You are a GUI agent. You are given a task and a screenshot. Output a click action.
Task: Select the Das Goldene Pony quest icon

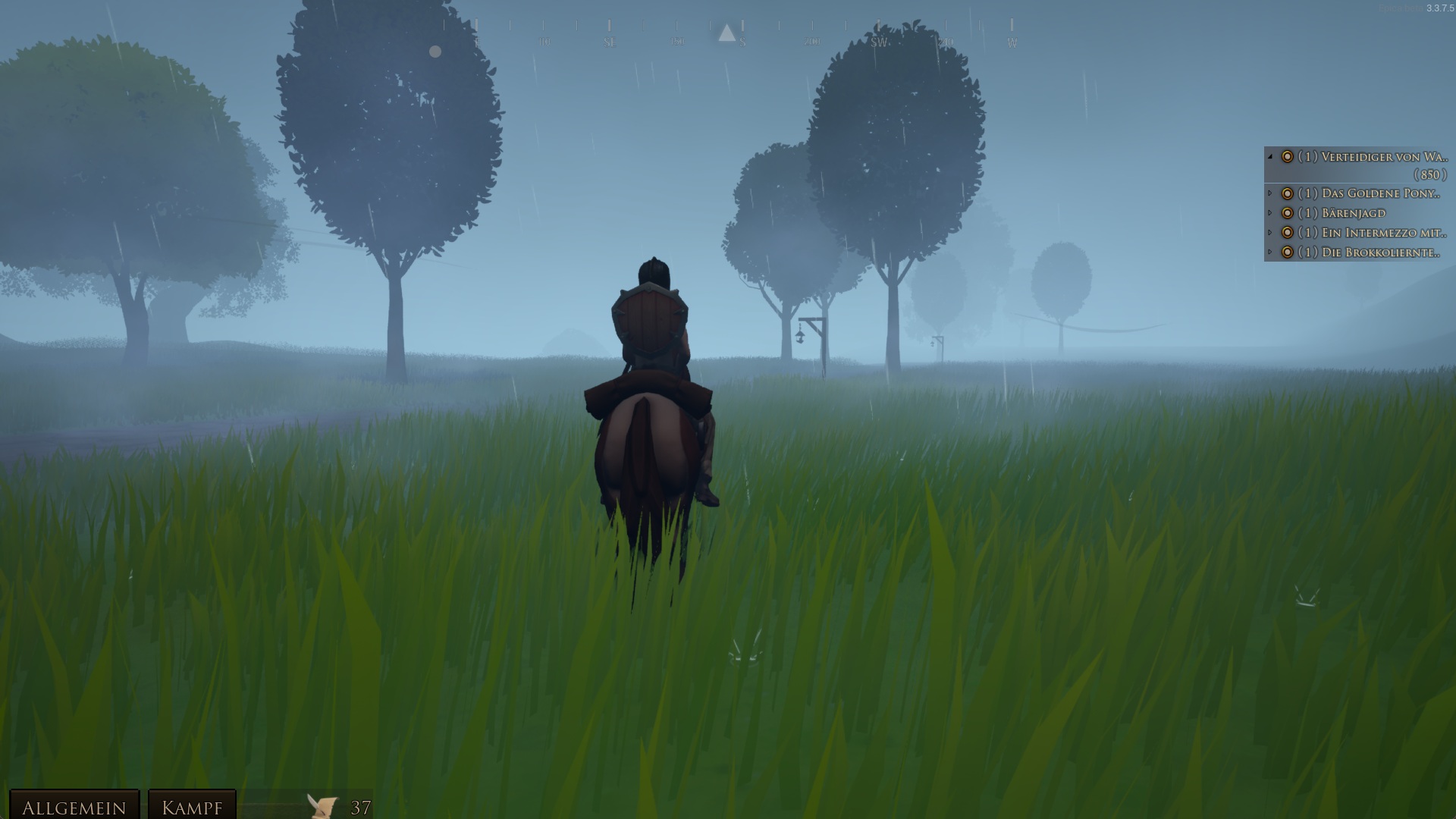[1287, 195]
